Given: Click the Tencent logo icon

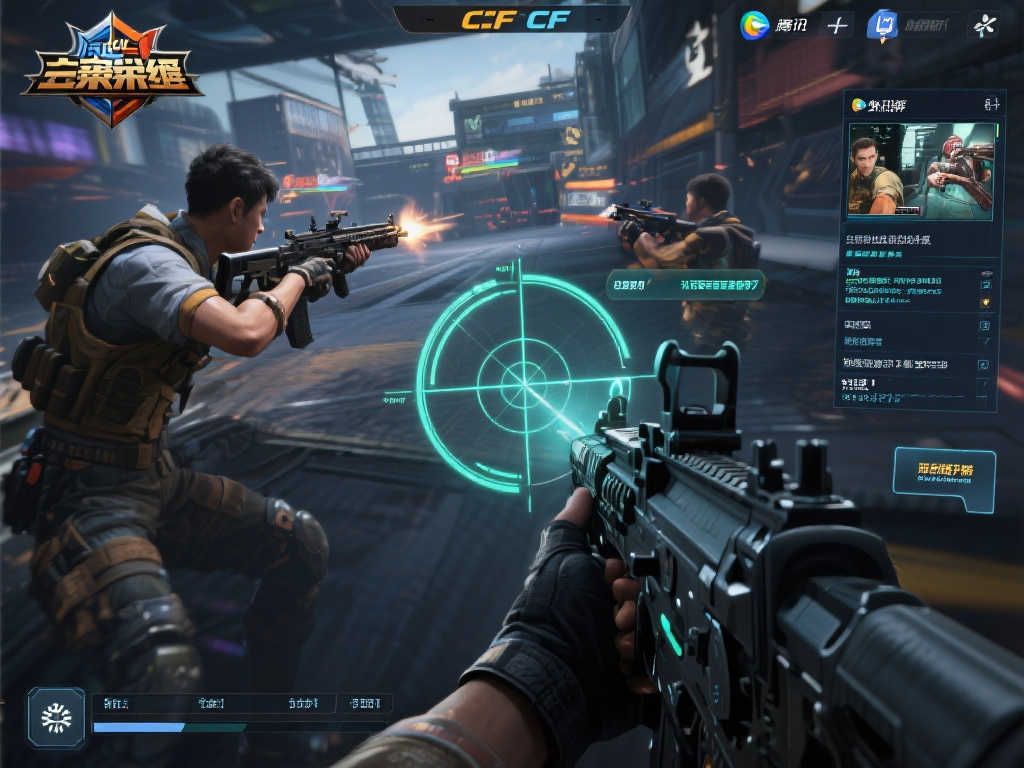Looking at the screenshot, I should (754, 25).
